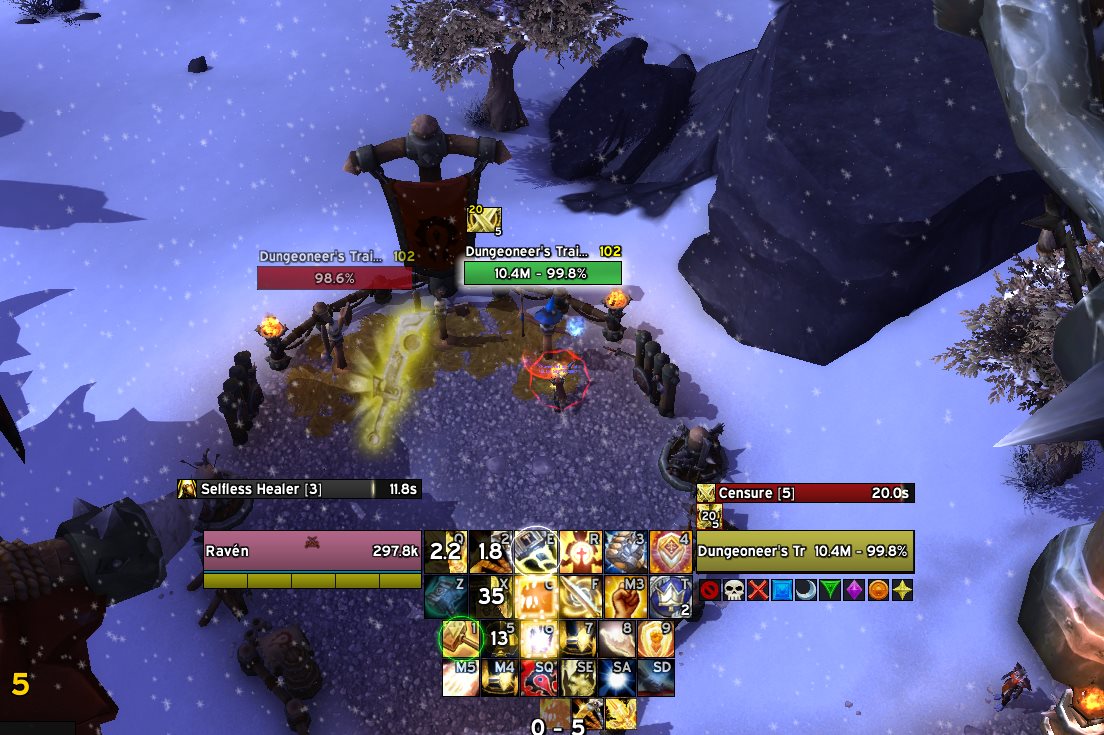Use the armored gauntlet ability on 3
This screenshot has width=1104, height=735.
click(624, 551)
